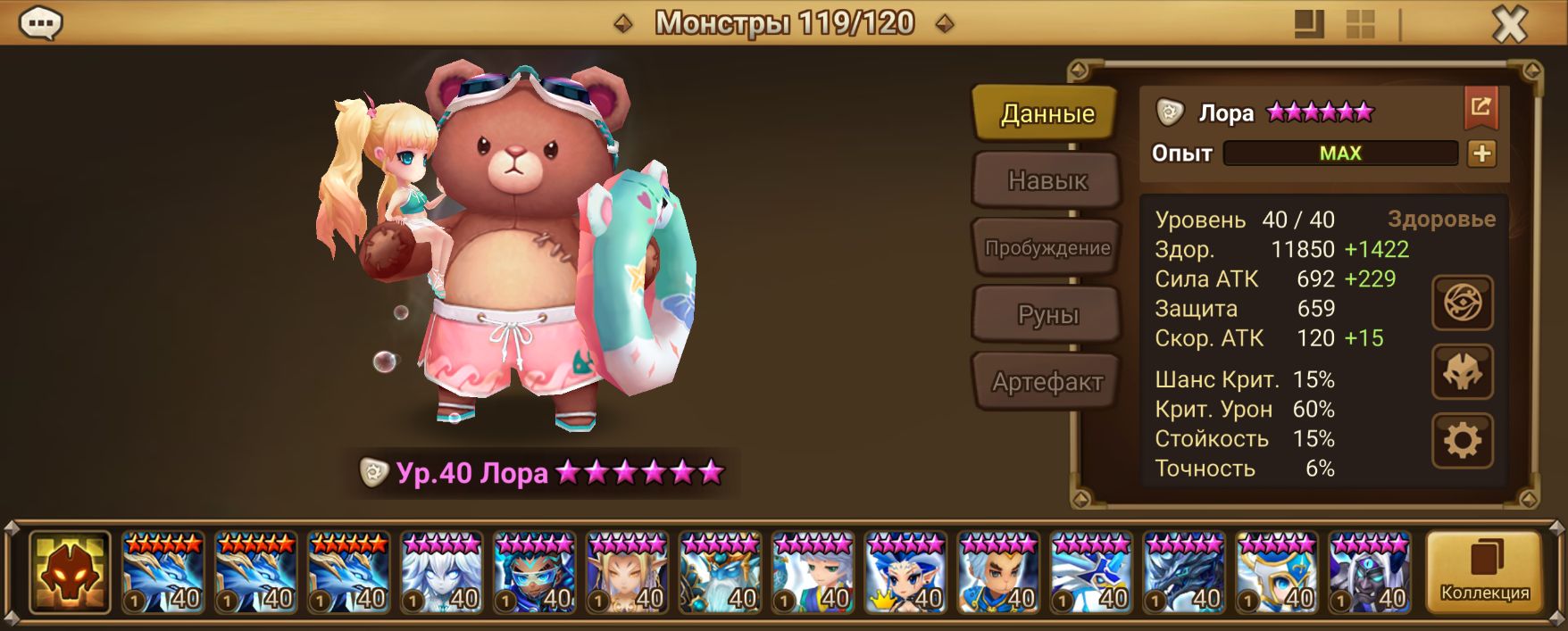The image size is (1568, 631).
Task: Open the chat speech bubble
Action: (40, 23)
